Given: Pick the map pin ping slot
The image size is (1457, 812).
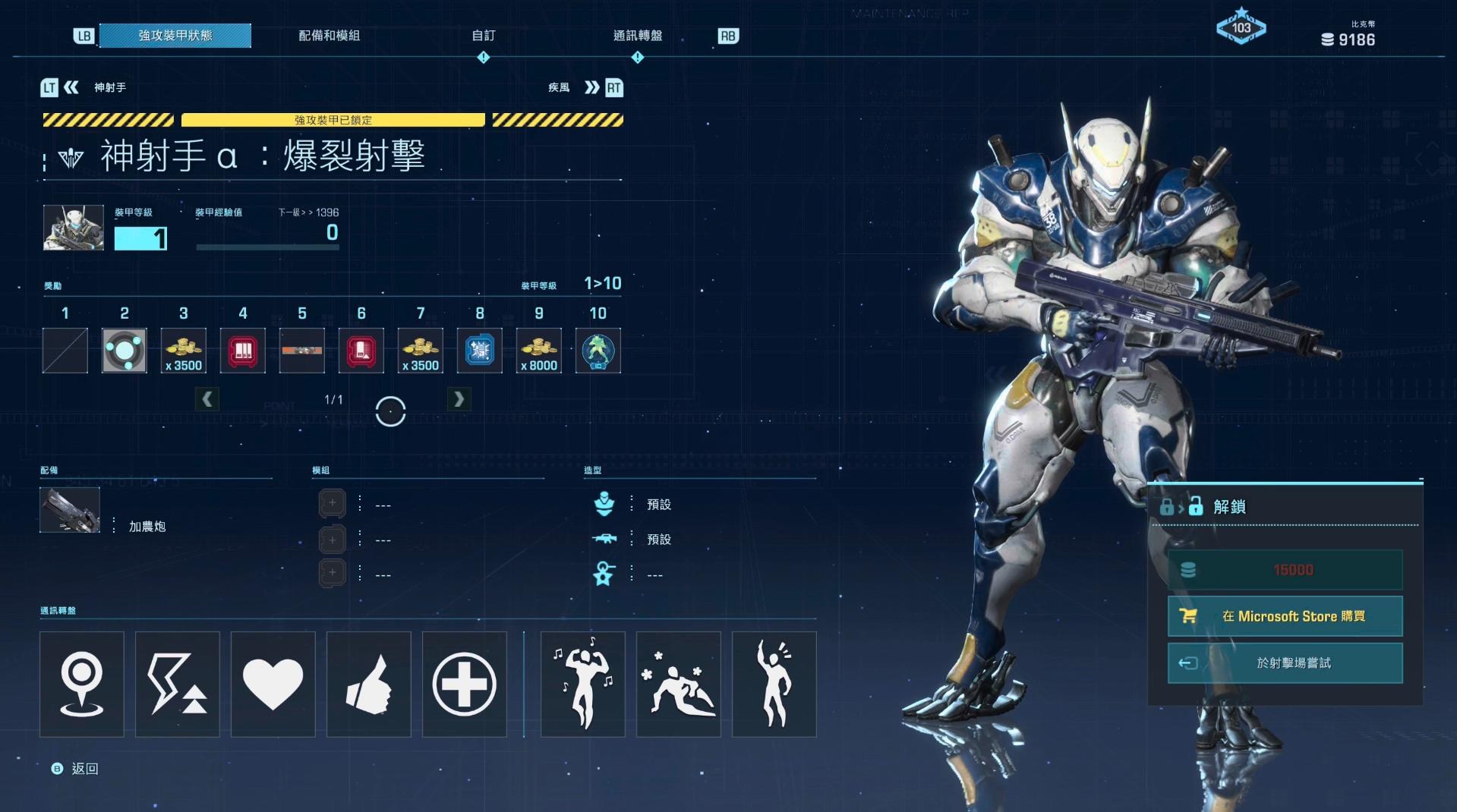Looking at the screenshot, I should [x=81, y=684].
